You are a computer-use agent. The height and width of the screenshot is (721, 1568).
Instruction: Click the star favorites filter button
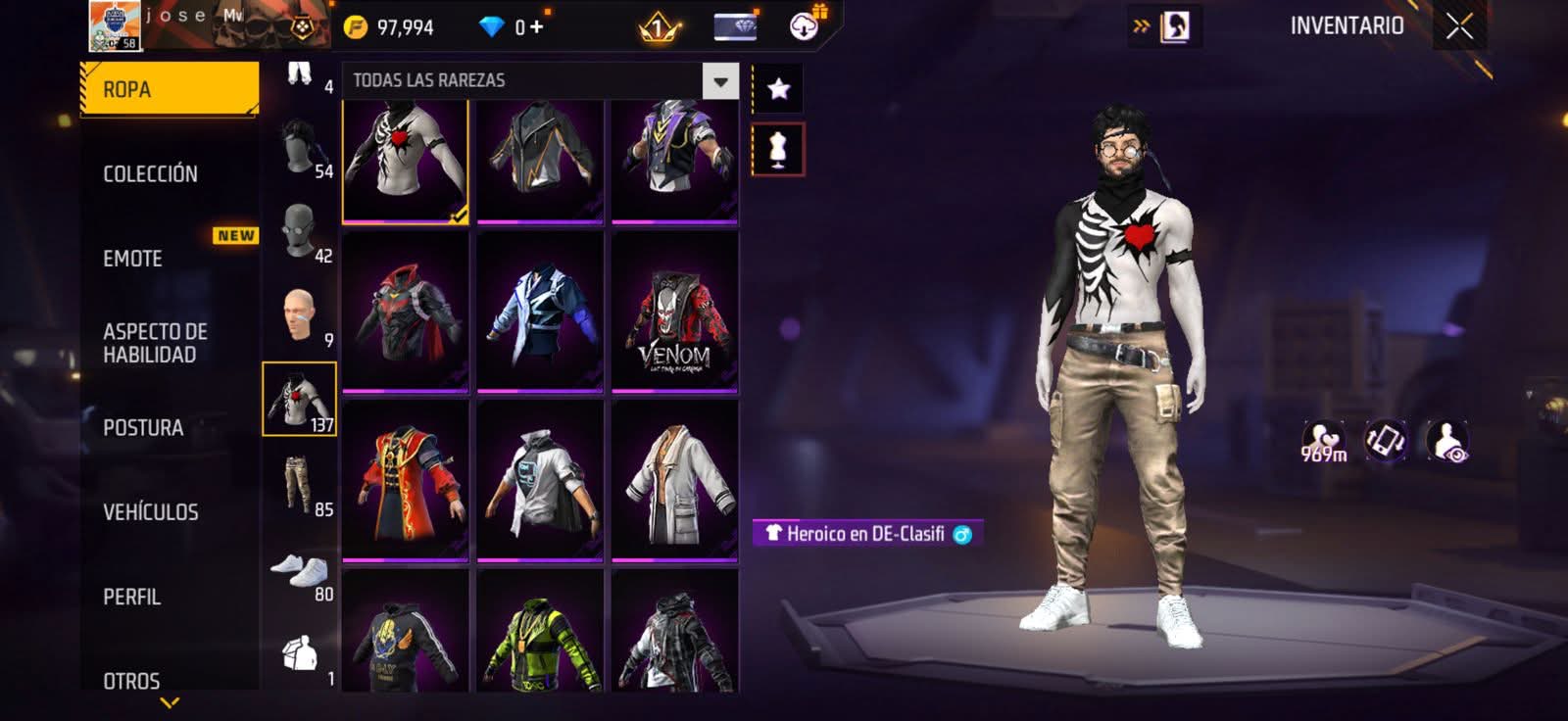(778, 89)
